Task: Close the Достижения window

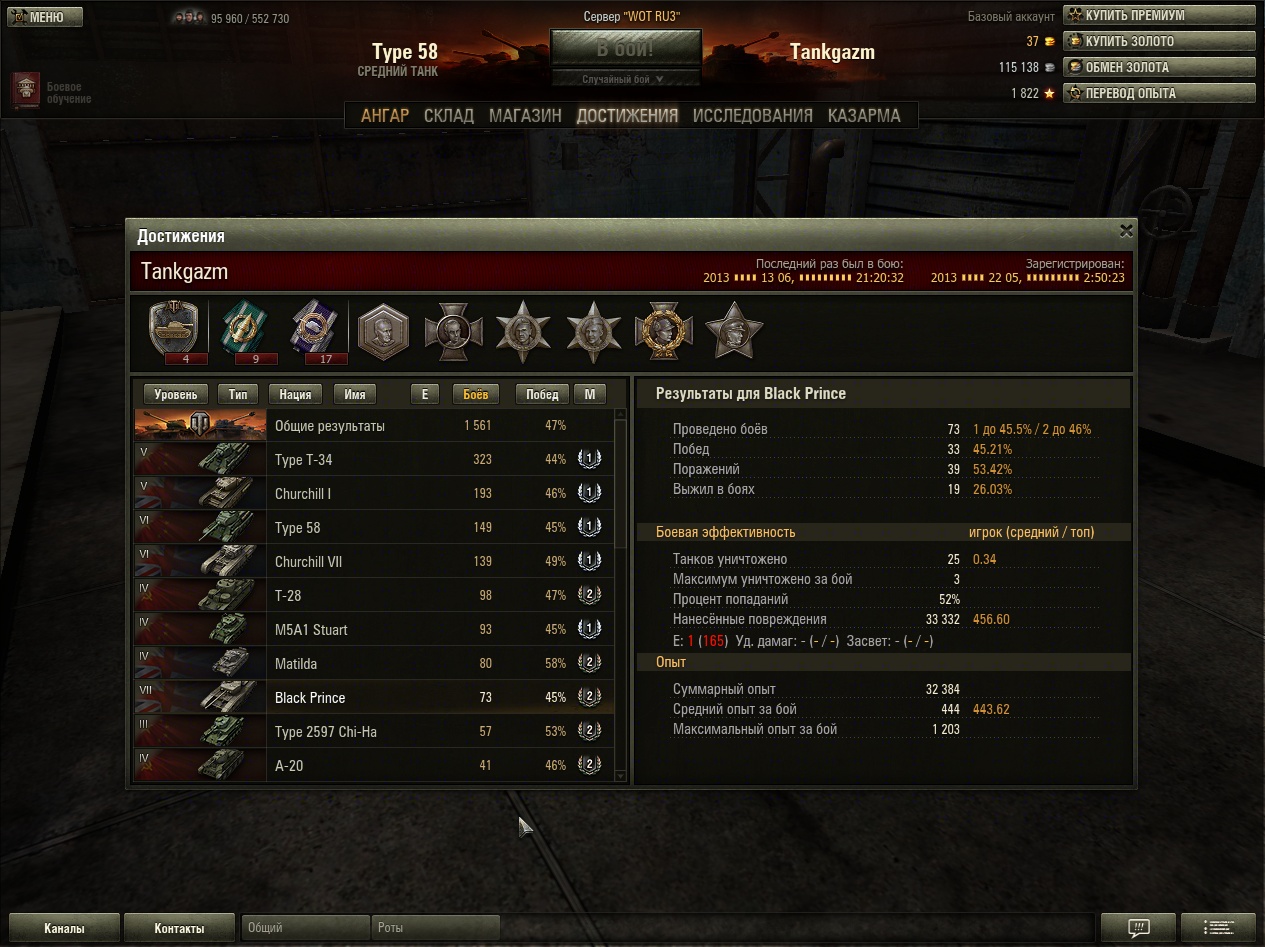Action: point(1126,231)
